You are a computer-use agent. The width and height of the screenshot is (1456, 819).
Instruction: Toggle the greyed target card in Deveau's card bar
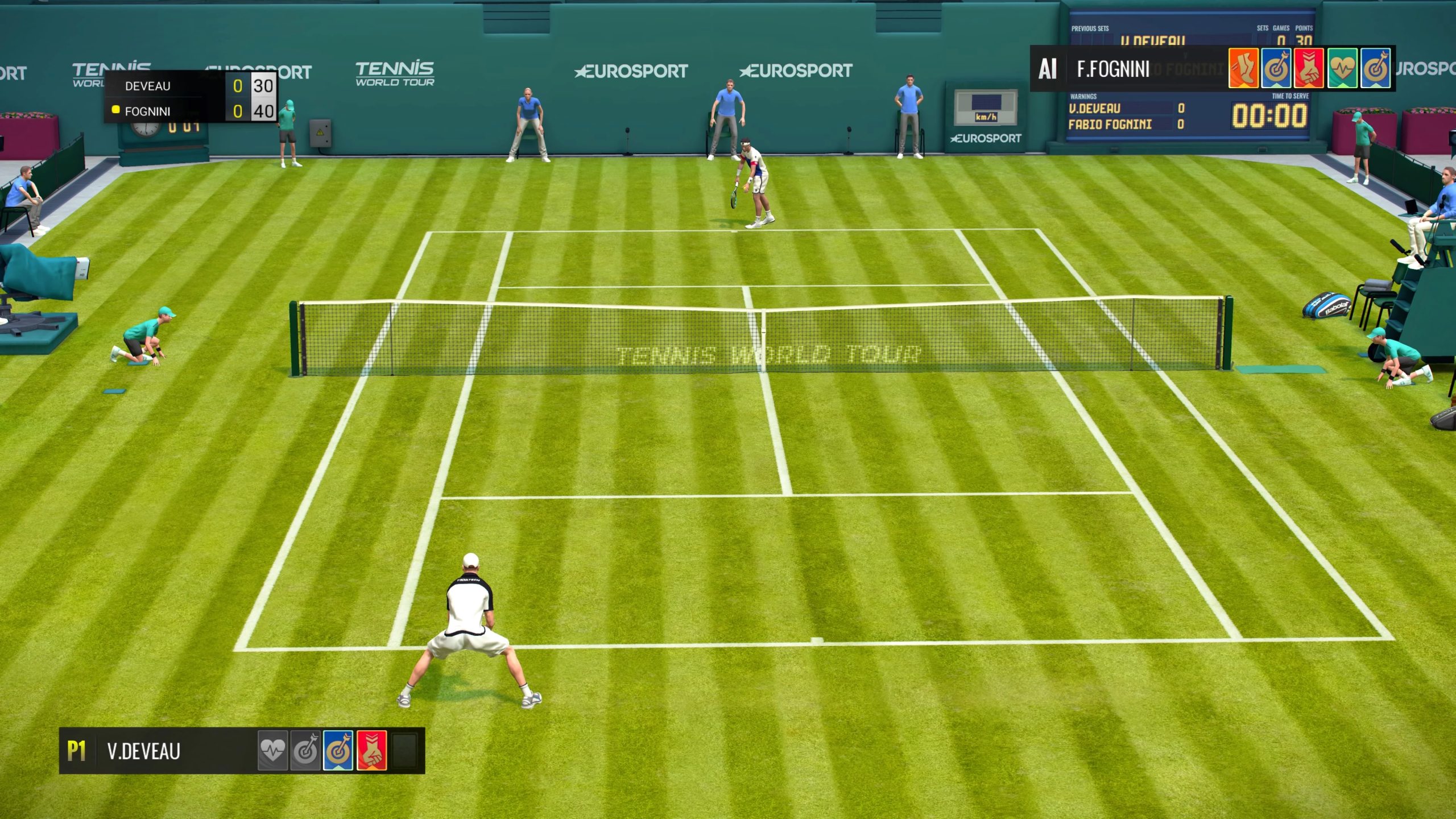point(305,751)
